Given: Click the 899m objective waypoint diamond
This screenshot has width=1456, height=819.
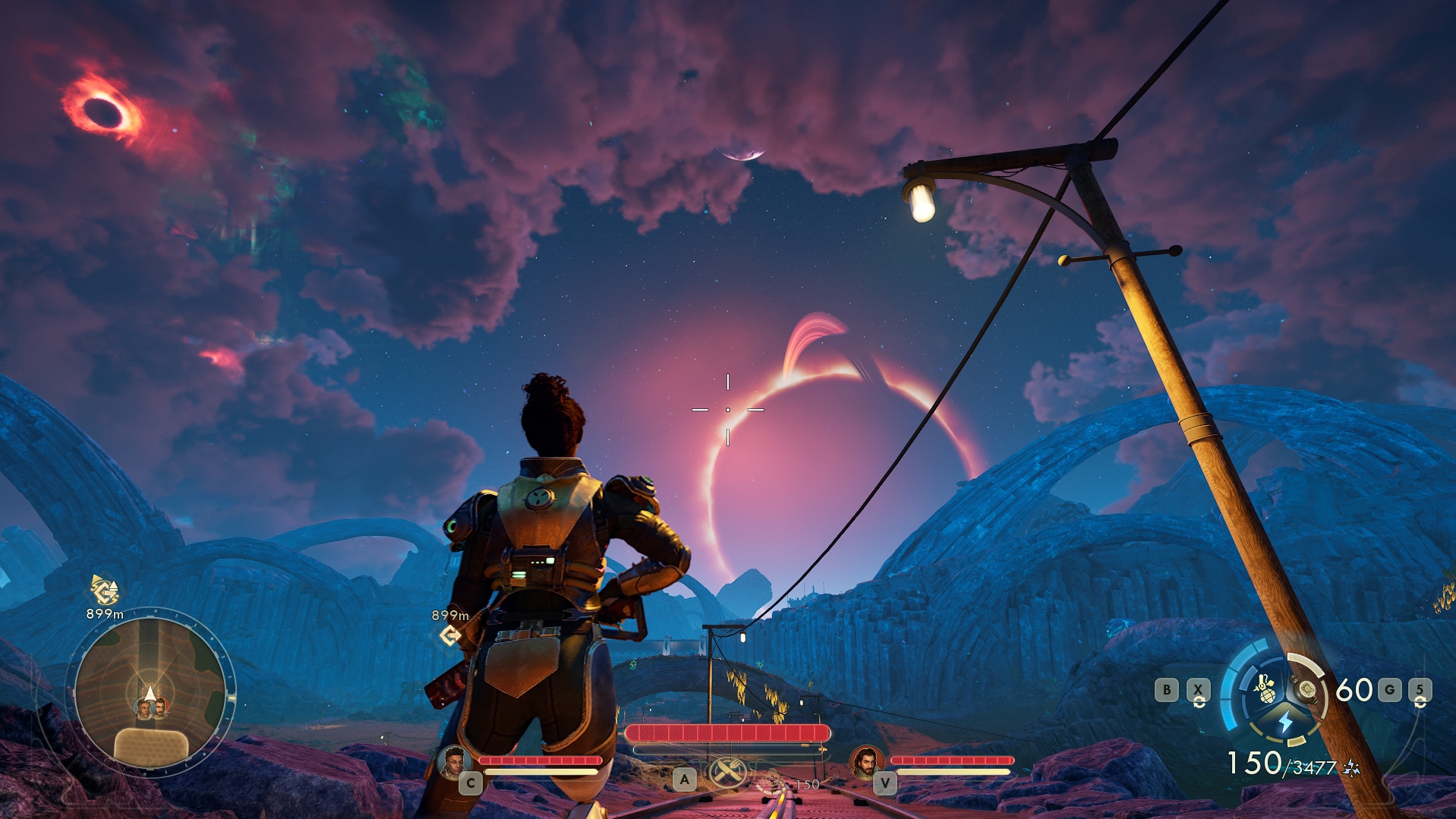Looking at the screenshot, I should [449, 635].
